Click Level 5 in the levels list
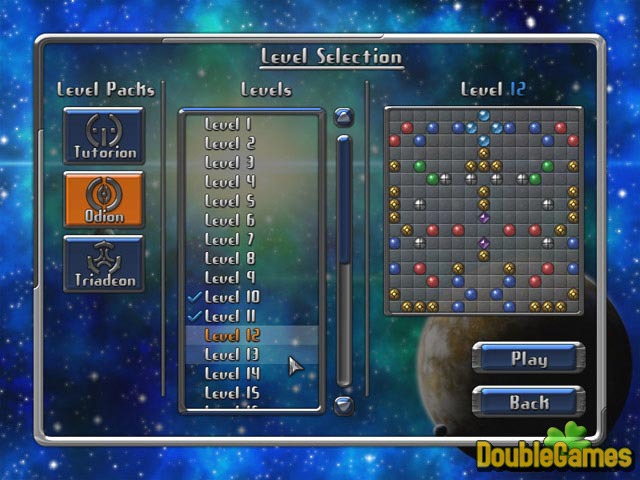 [x=229, y=200]
